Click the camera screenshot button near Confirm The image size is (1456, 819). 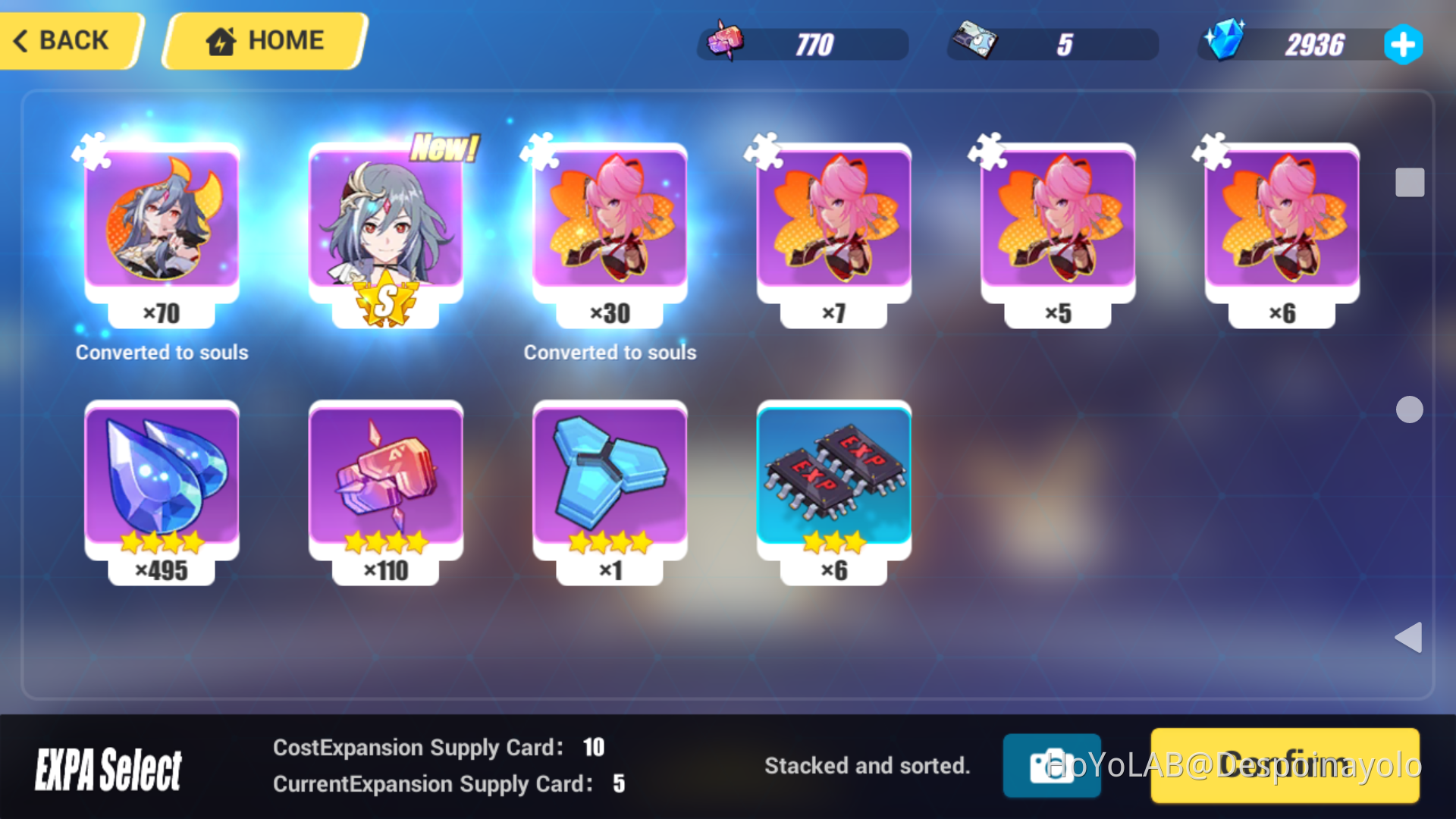pyautogui.click(x=1052, y=766)
